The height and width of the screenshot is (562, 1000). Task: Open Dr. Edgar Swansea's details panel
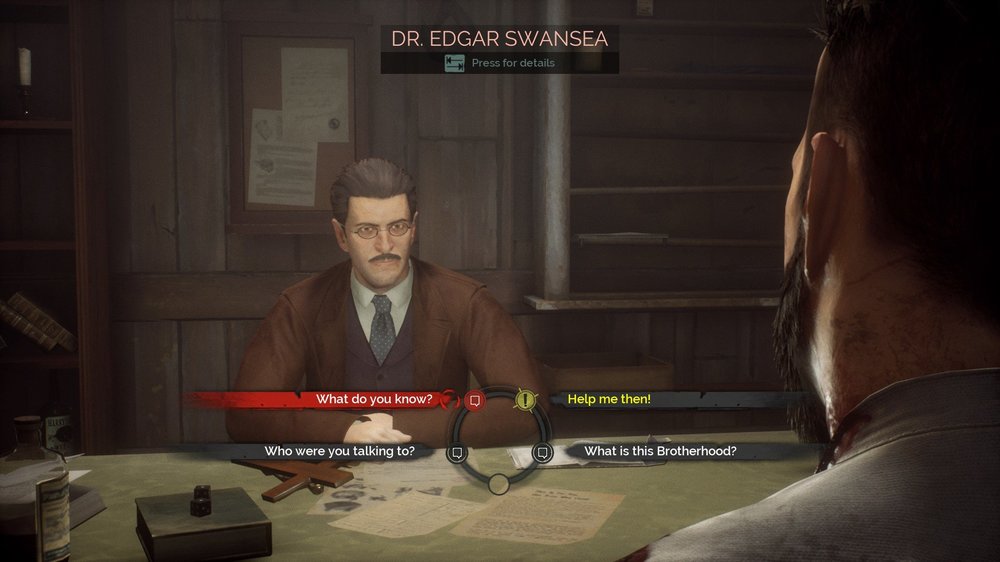pos(499,63)
